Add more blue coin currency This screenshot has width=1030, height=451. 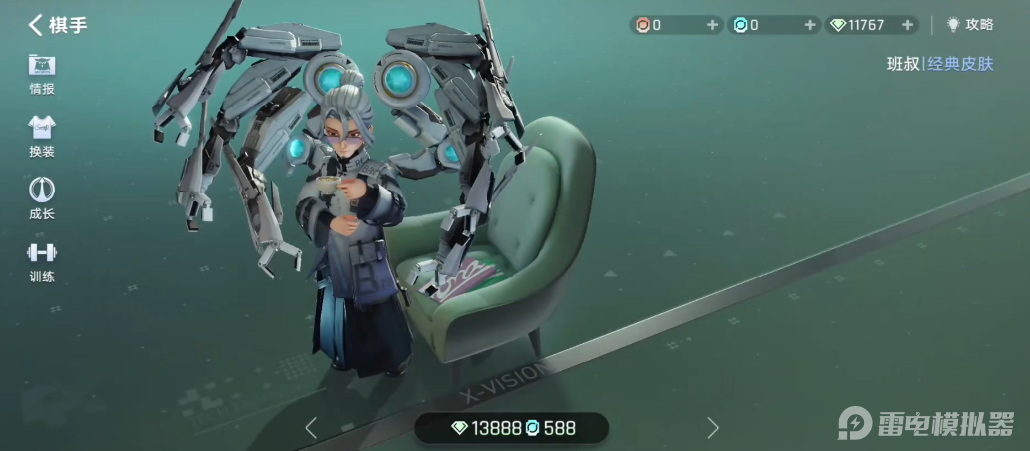(x=810, y=25)
